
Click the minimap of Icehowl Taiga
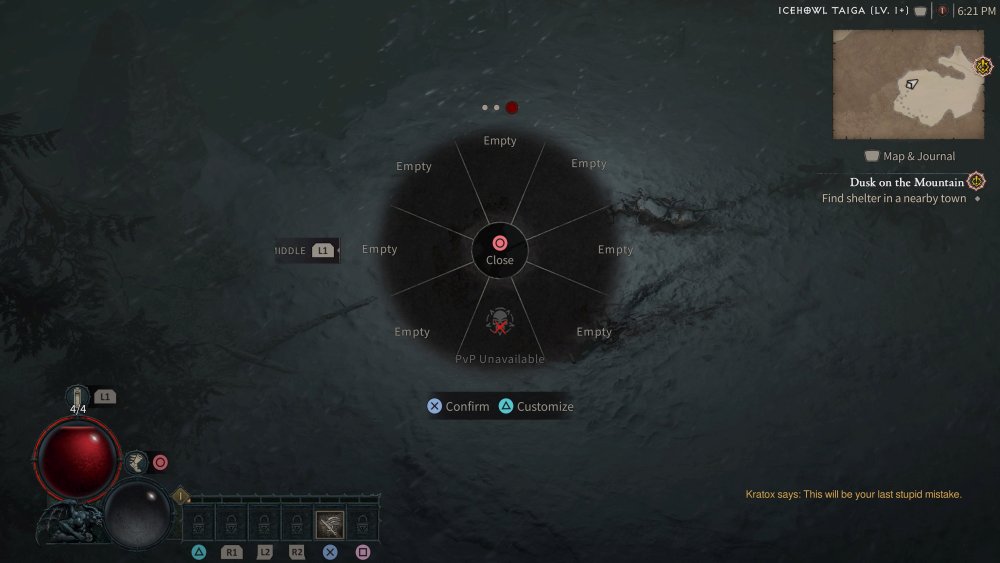click(908, 84)
